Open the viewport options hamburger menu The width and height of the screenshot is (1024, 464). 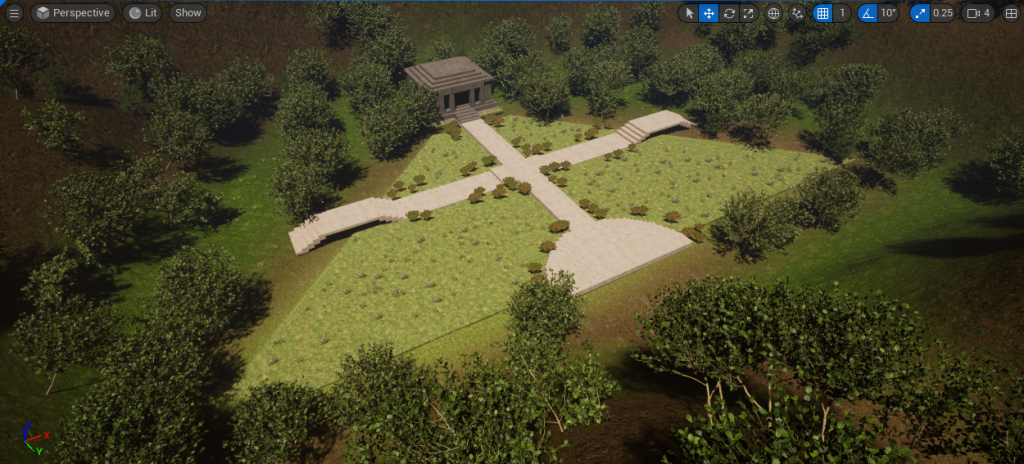coord(14,13)
